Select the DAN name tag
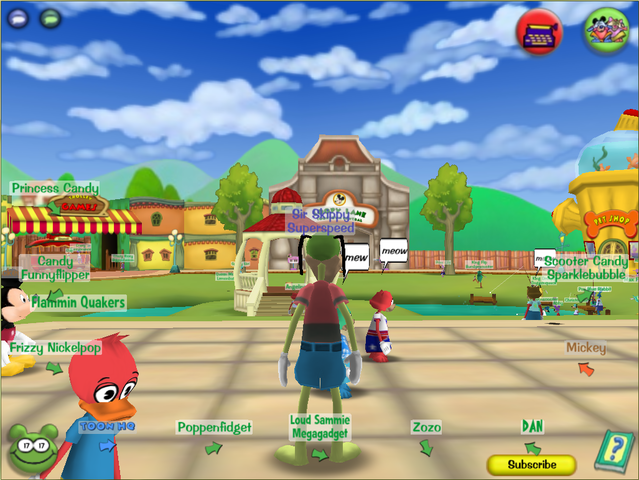Image resolution: width=639 pixels, height=480 pixels. click(x=533, y=426)
